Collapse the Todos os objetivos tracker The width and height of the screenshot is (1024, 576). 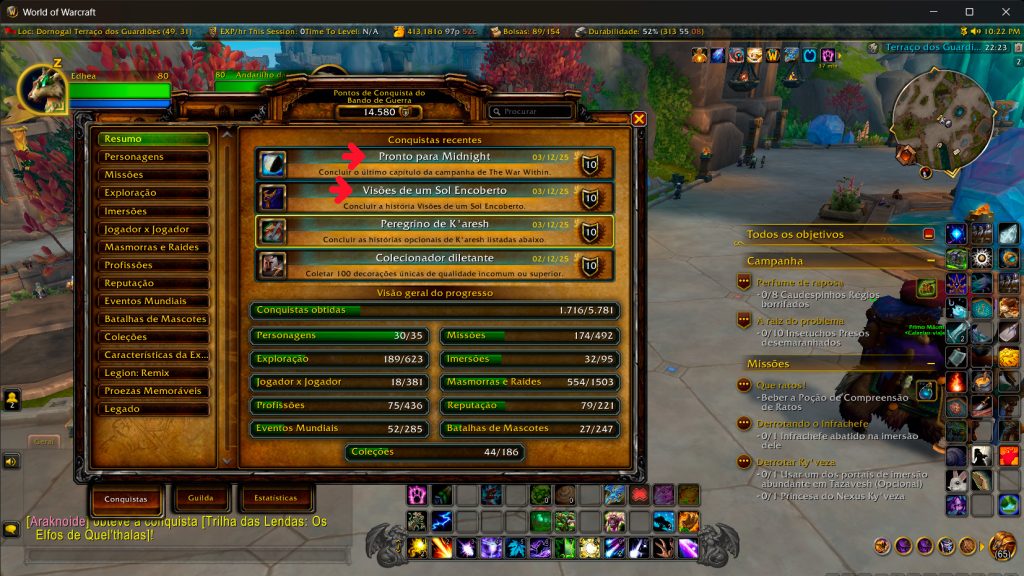tap(928, 234)
